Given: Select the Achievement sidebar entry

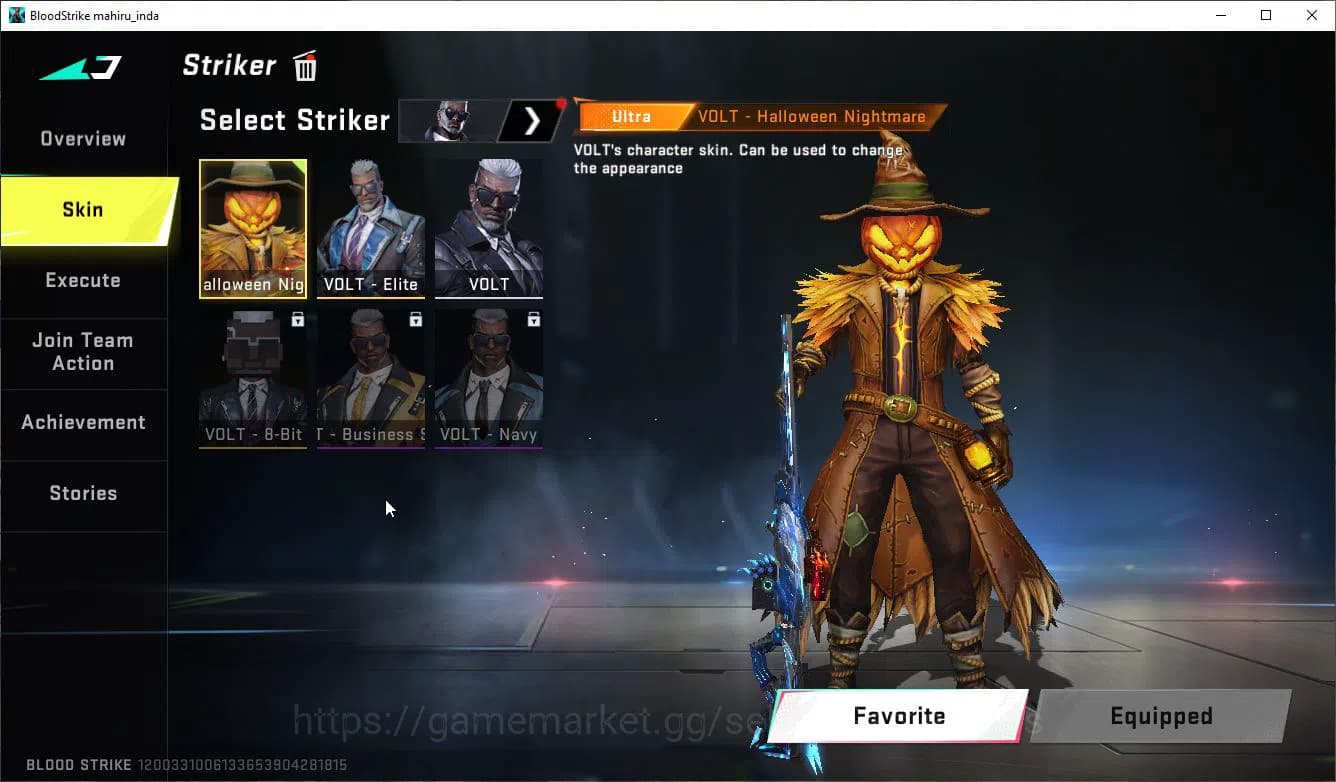Looking at the screenshot, I should (x=84, y=422).
